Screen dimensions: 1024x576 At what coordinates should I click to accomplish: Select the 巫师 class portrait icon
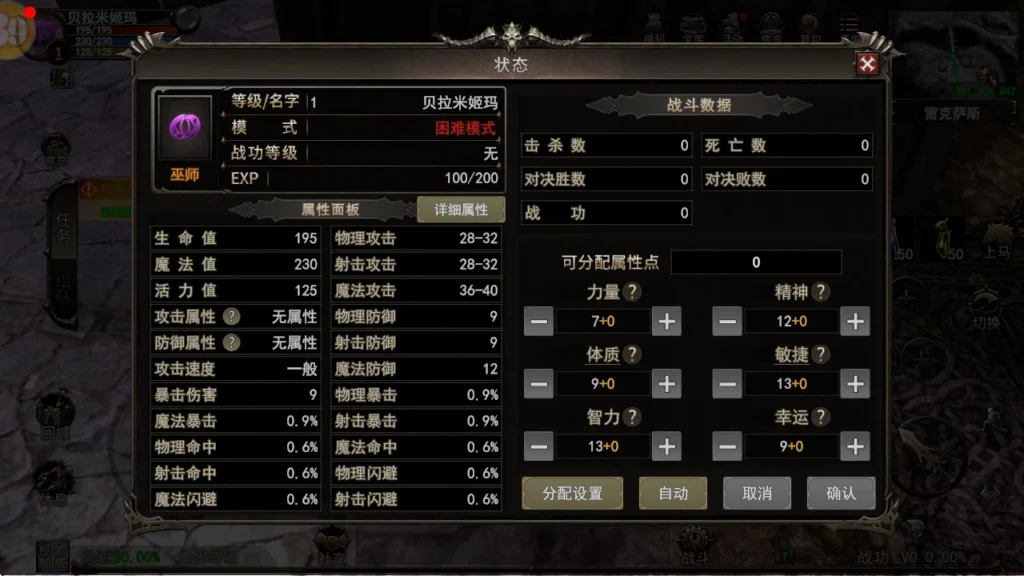point(184,128)
